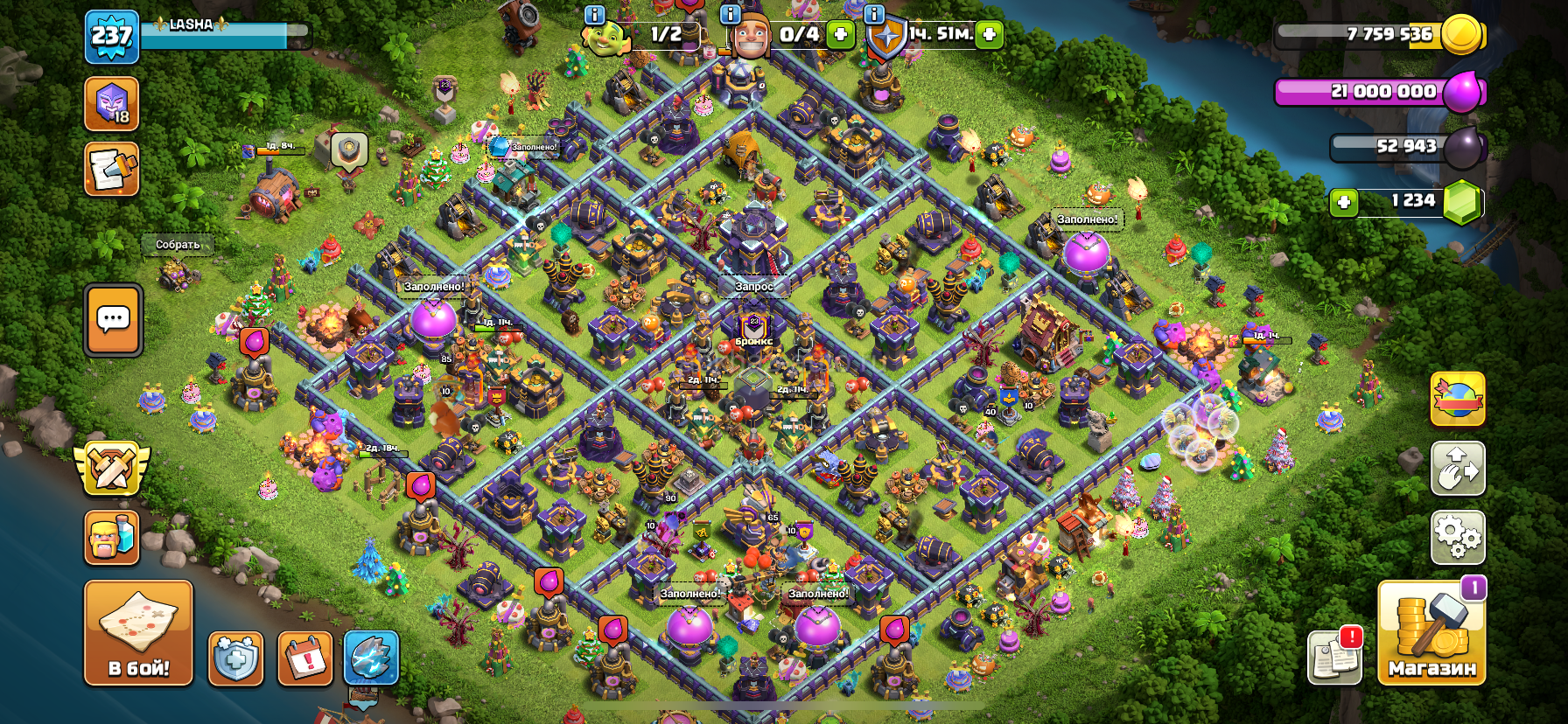Open the Магазин shop
The width and height of the screenshot is (1568, 724).
click(1431, 633)
